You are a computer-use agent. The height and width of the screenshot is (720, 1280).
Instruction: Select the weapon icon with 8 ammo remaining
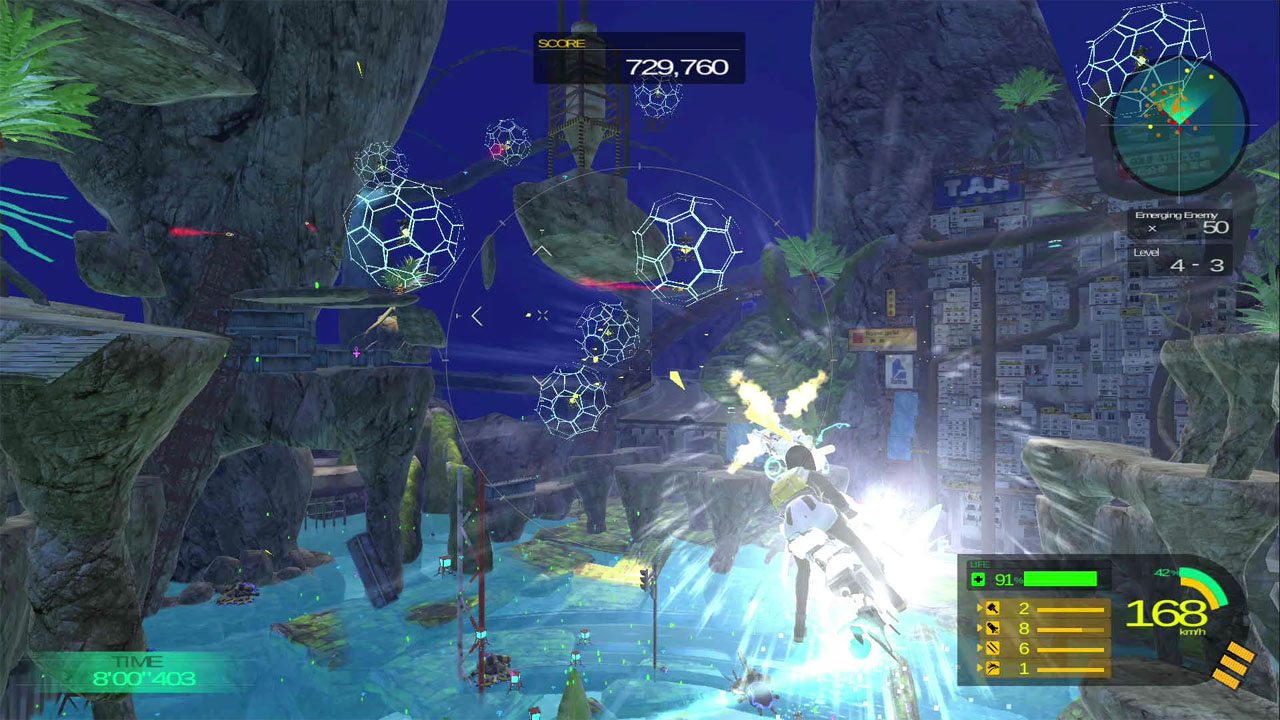[x=992, y=628]
